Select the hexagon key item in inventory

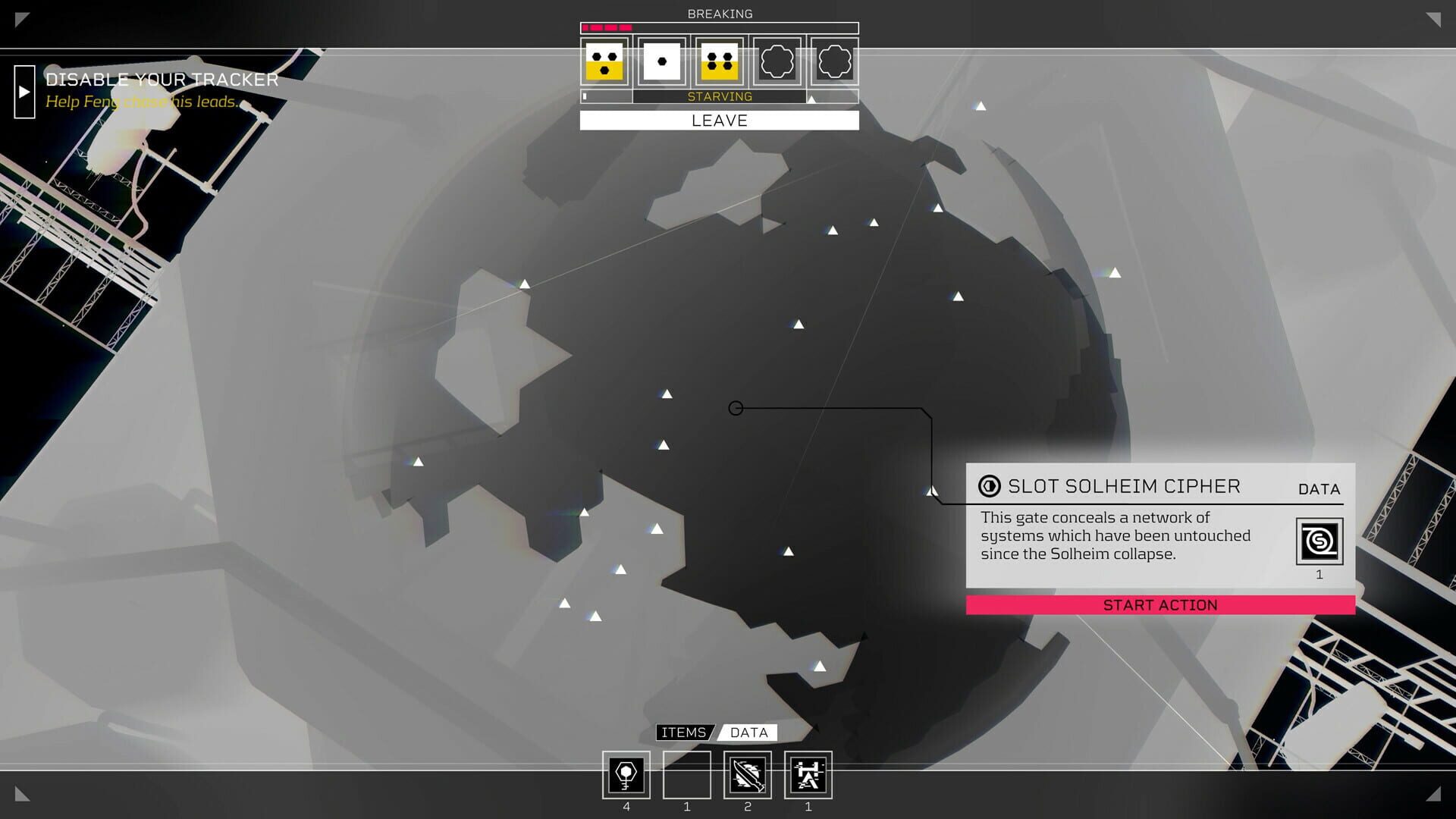626,775
